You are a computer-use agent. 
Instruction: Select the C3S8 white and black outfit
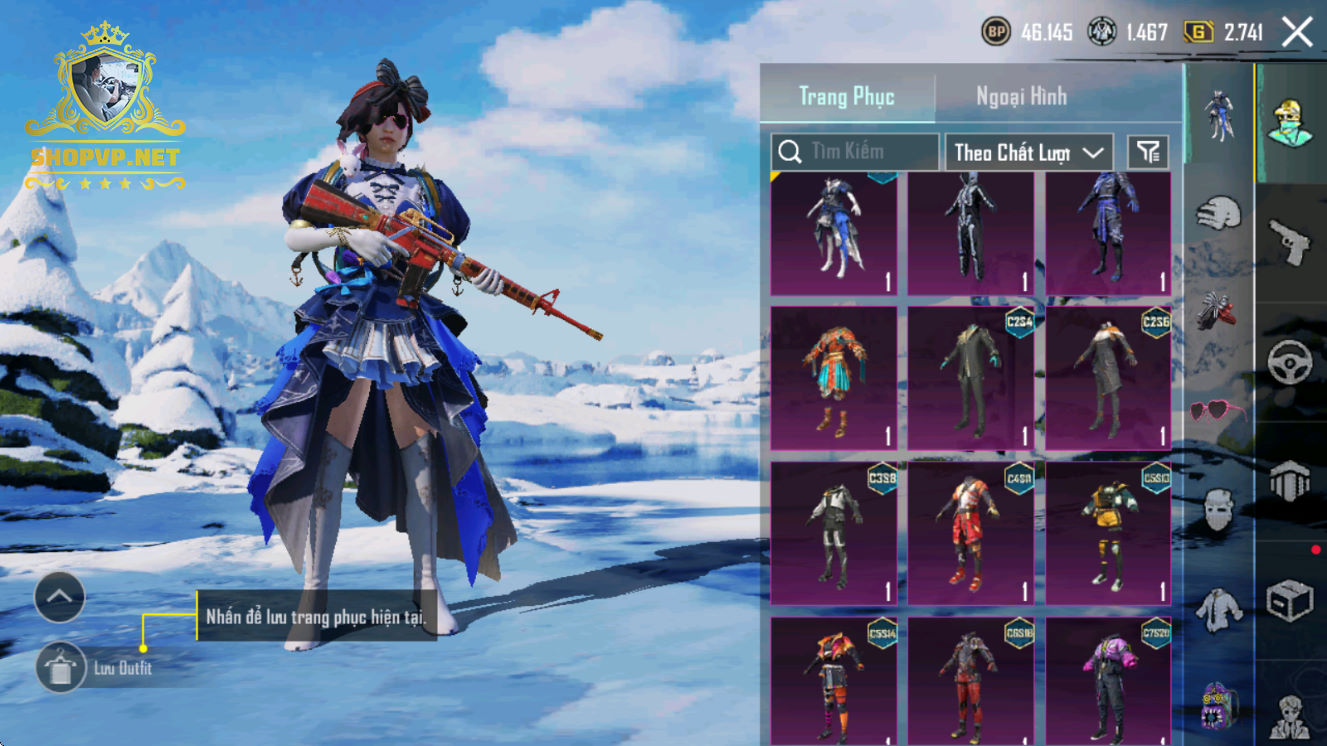834,533
